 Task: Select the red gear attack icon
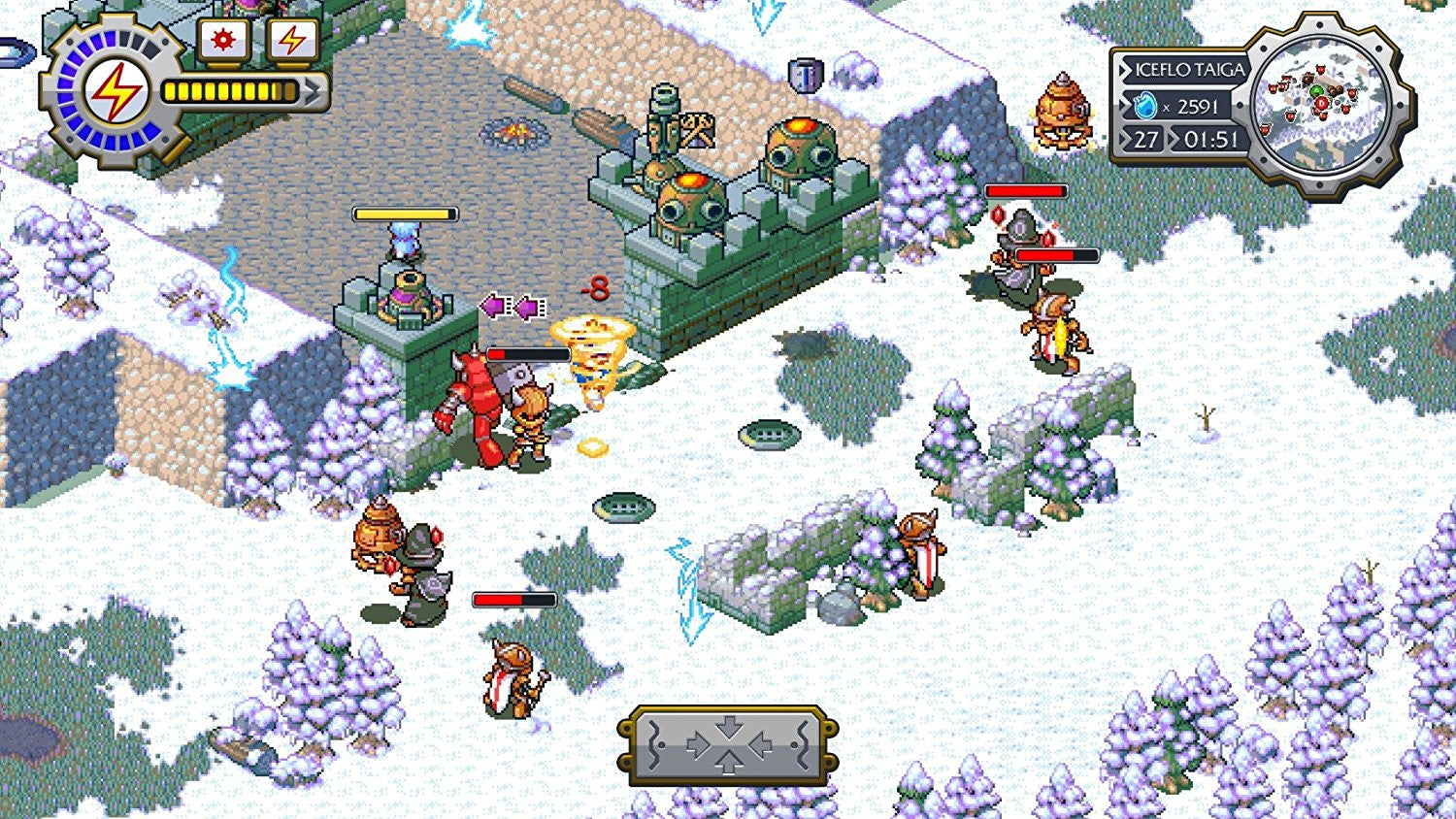(x=222, y=41)
